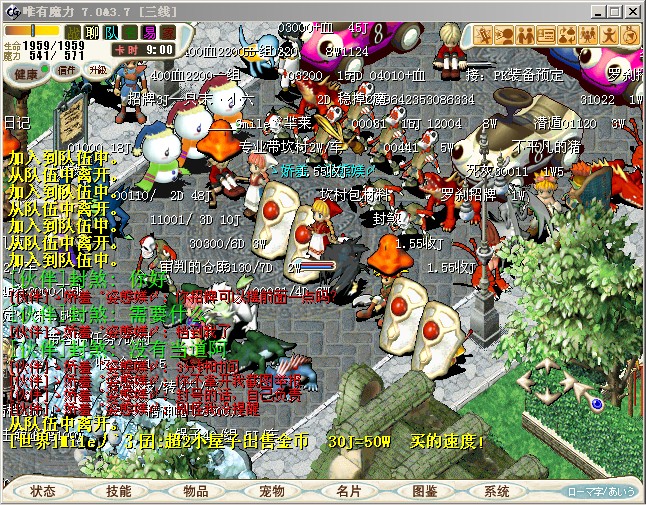Image resolution: width=646 pixels, height=505 pixels.
Task: Click the 升級 level-up button
Action: point(97,71)
